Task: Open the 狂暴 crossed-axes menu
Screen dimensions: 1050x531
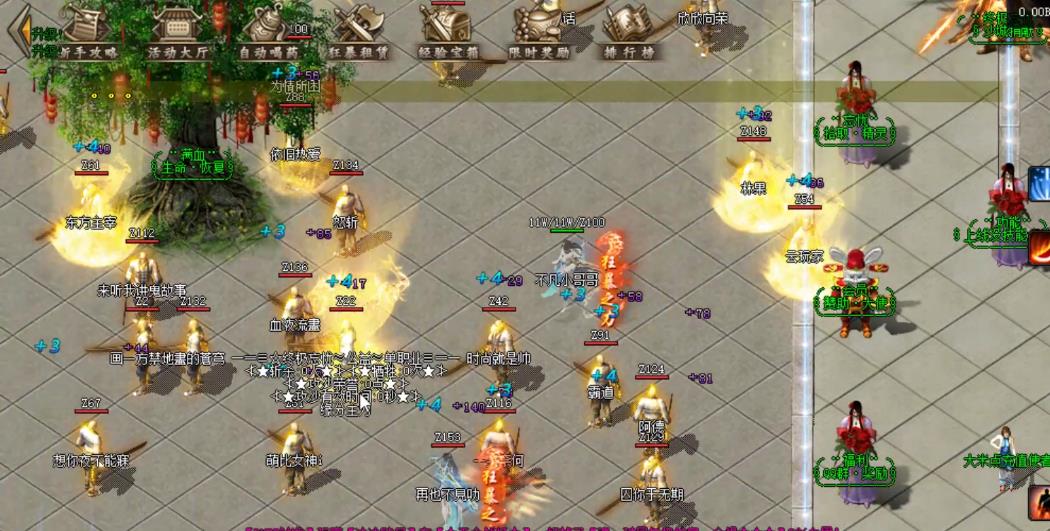Action: click(359, 30)
